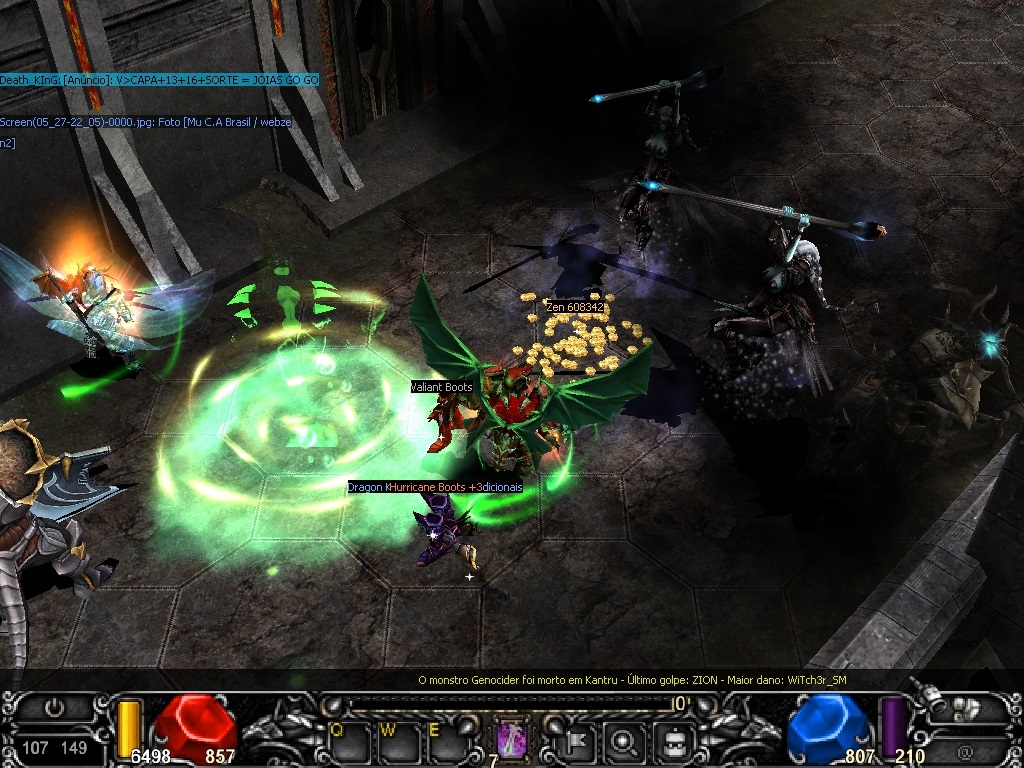Screen dimensions: 1024x768
Task: Select the purple skill icon slot
Action: pos(513,739)
